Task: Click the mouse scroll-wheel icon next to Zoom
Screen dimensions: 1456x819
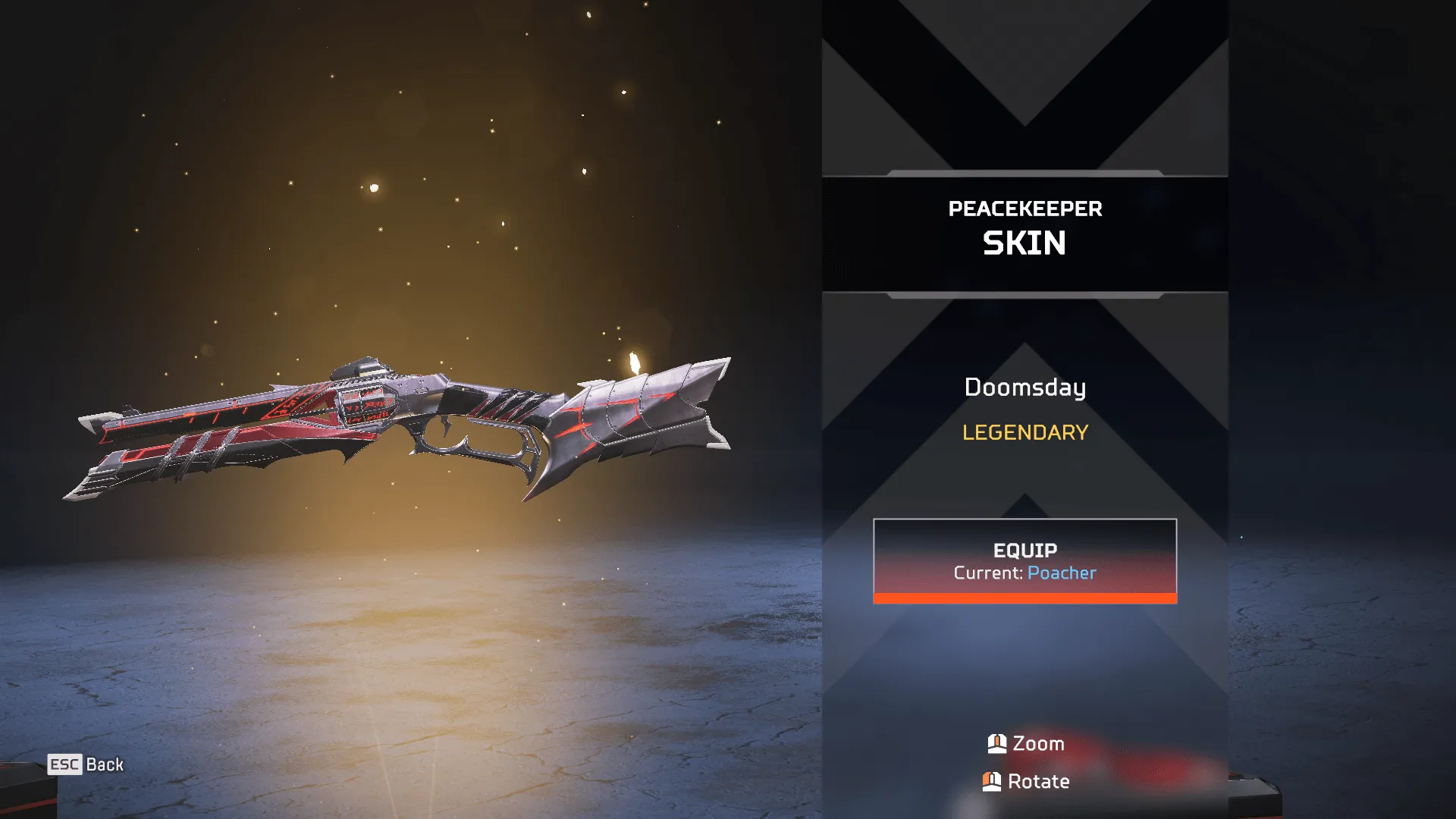Action: [997, 744]
